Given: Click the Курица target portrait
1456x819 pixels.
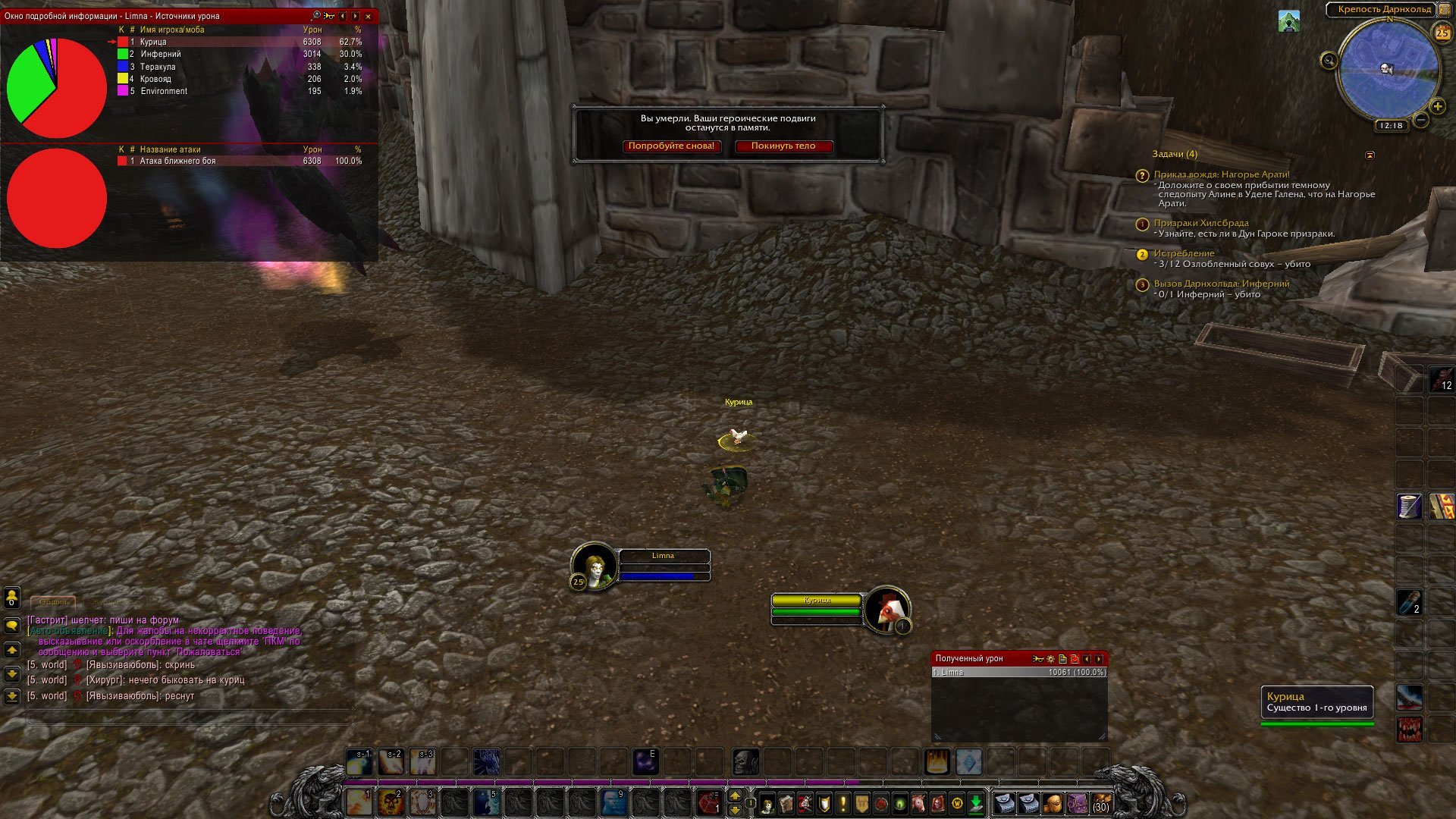Looking at the screenshot, I should pos(886,609).
